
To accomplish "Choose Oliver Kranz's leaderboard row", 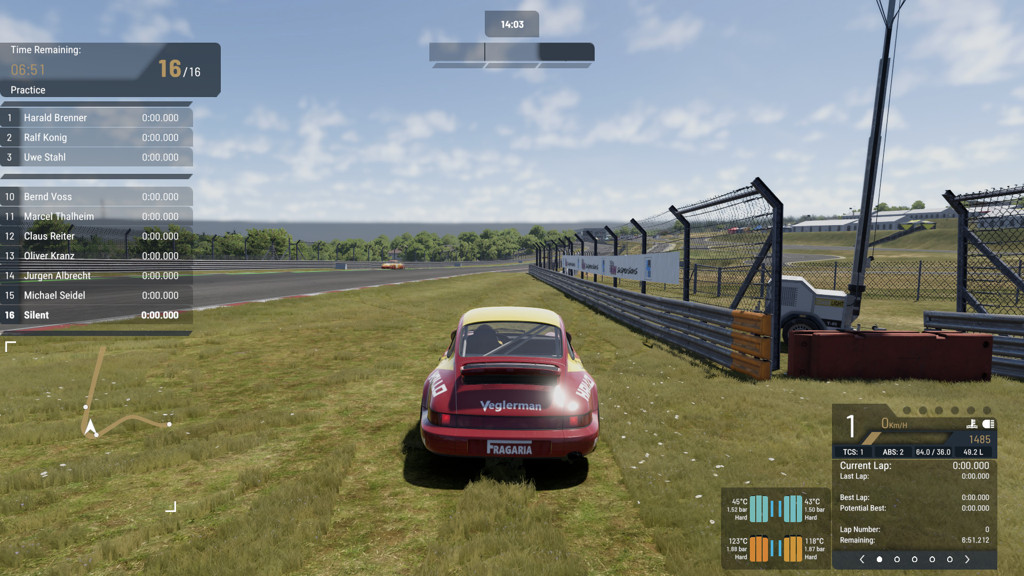I will tap(96, 256).
